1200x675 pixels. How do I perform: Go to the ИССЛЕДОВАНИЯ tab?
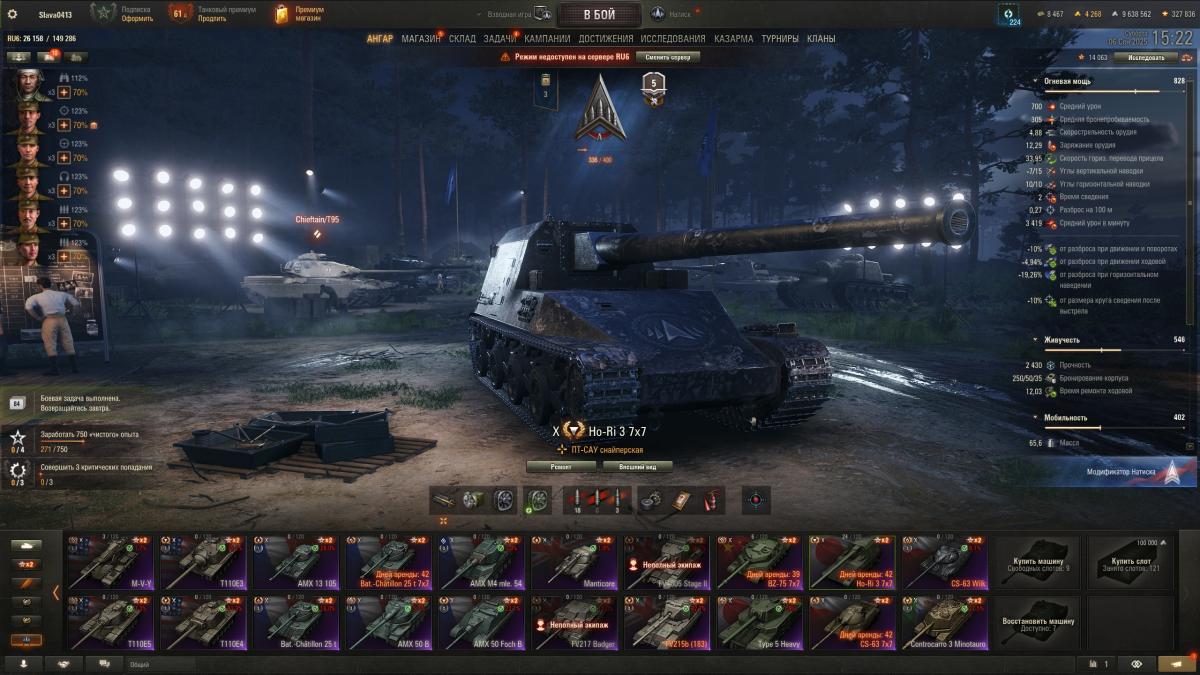coord(673,39)
